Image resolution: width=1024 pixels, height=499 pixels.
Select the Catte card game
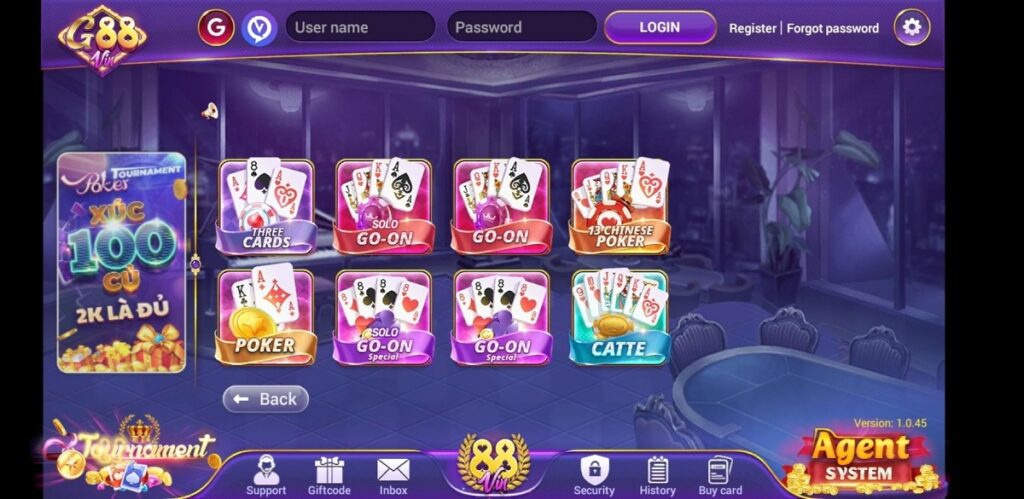coord(619,316)
